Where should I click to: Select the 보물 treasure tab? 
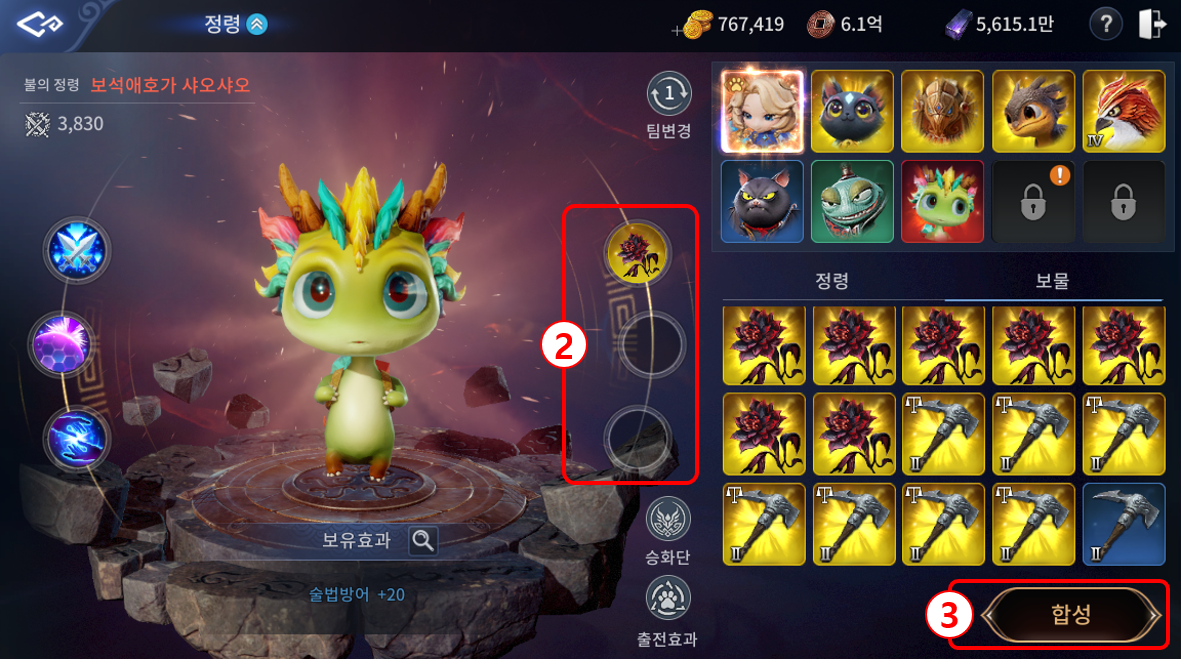1052,282
